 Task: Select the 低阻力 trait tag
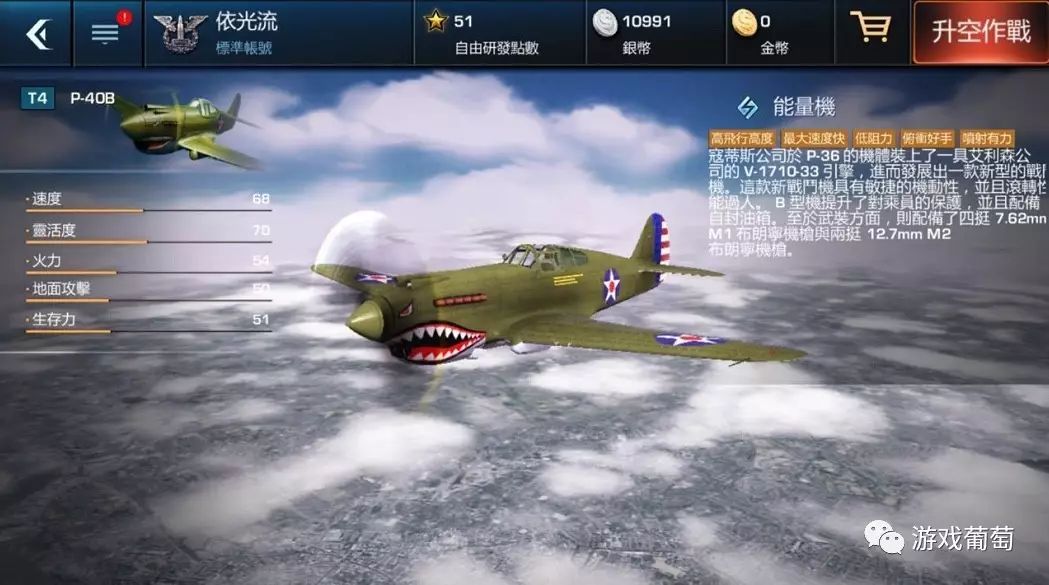[873, 138]
